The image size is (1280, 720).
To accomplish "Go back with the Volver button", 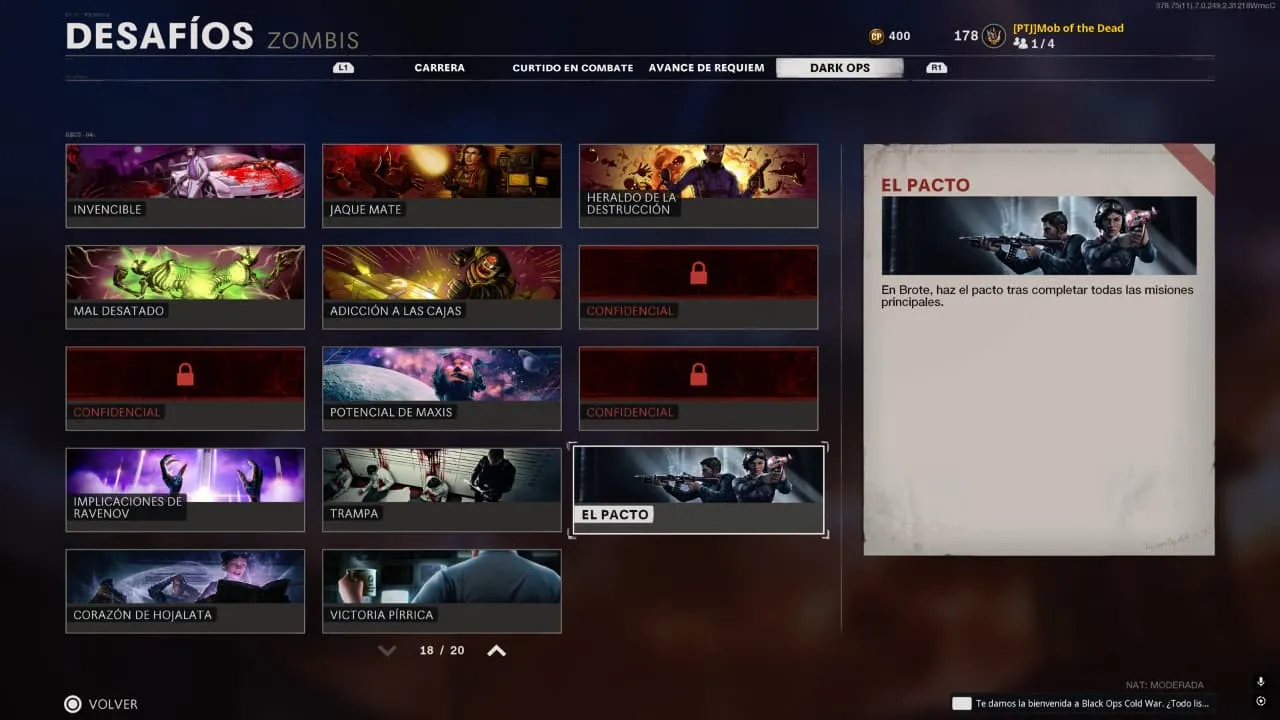I will tap(101, 704).
